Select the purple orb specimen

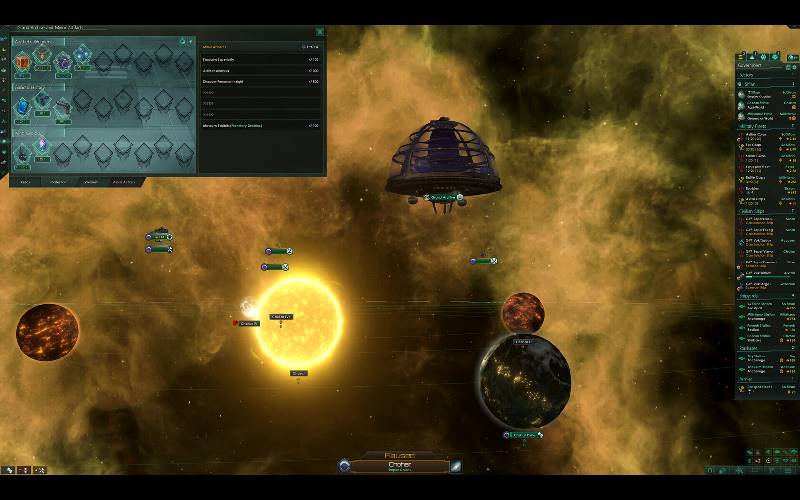click(x=64, y=61)
